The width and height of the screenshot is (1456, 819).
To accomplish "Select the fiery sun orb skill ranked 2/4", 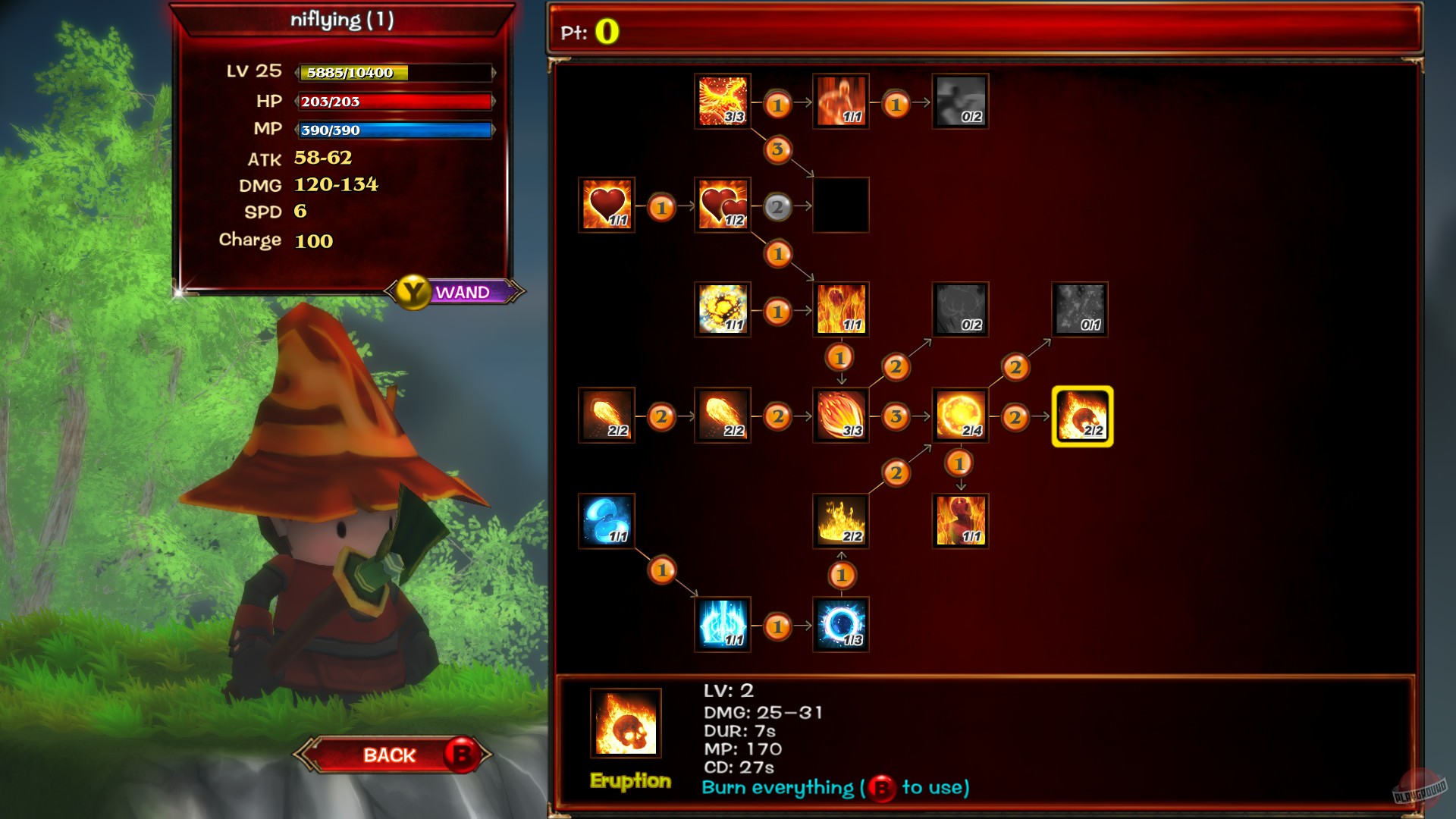I will click(960, 414).
